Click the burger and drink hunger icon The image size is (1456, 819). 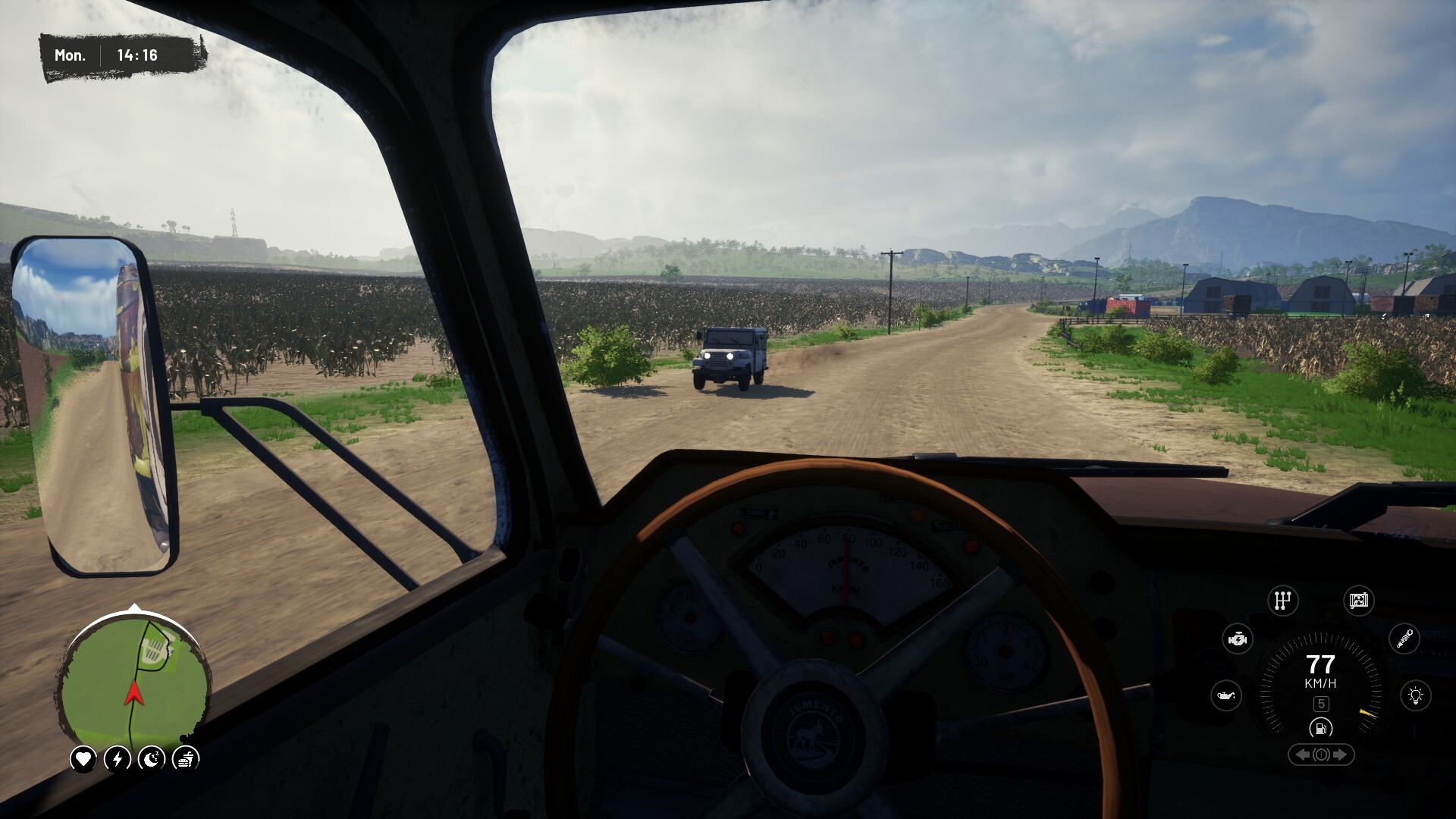(x=186, y=758)
